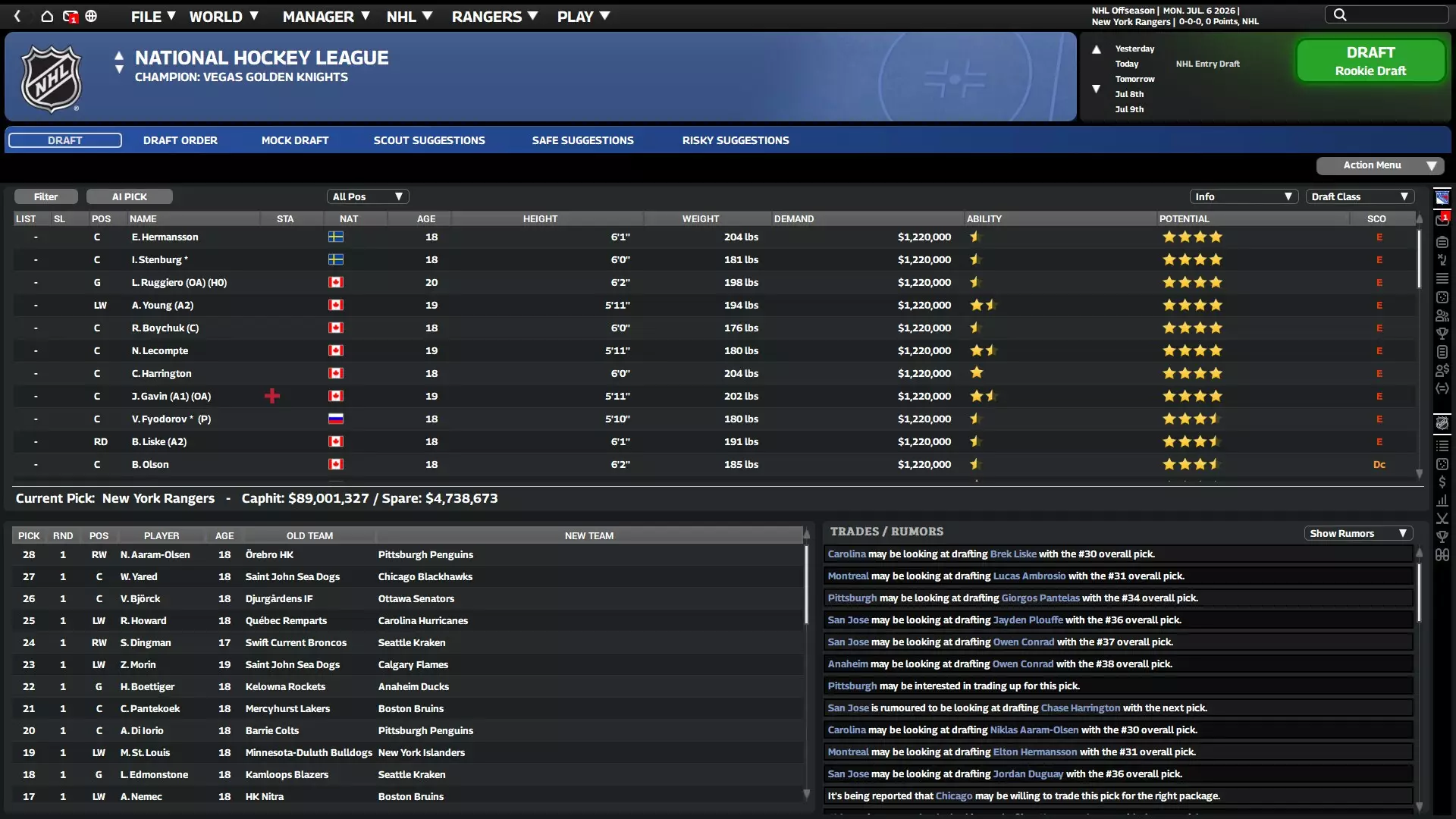Open the inbox with one unread message
Viewport: 1456px width, 819px height.
[x=71, y=16]
